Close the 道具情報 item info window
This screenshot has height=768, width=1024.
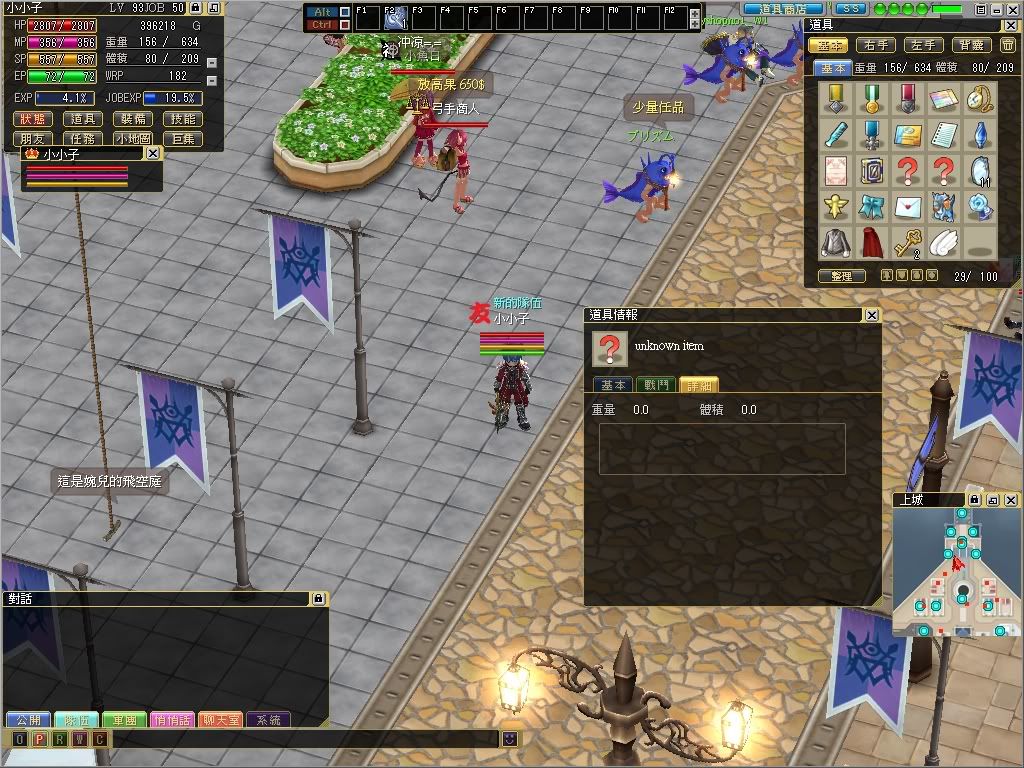click(x=872, y=315)
